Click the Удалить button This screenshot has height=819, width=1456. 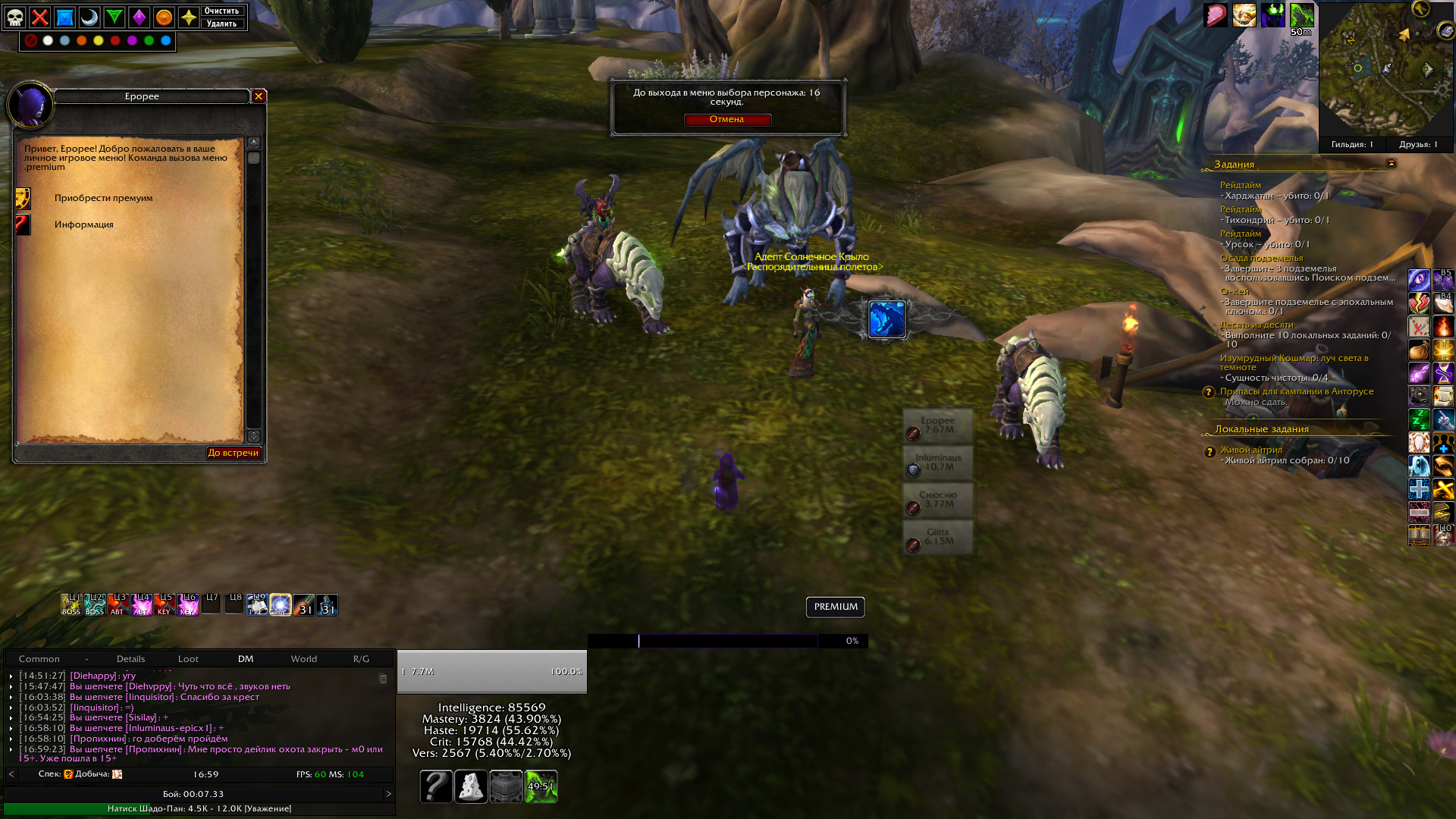(221, 24)
